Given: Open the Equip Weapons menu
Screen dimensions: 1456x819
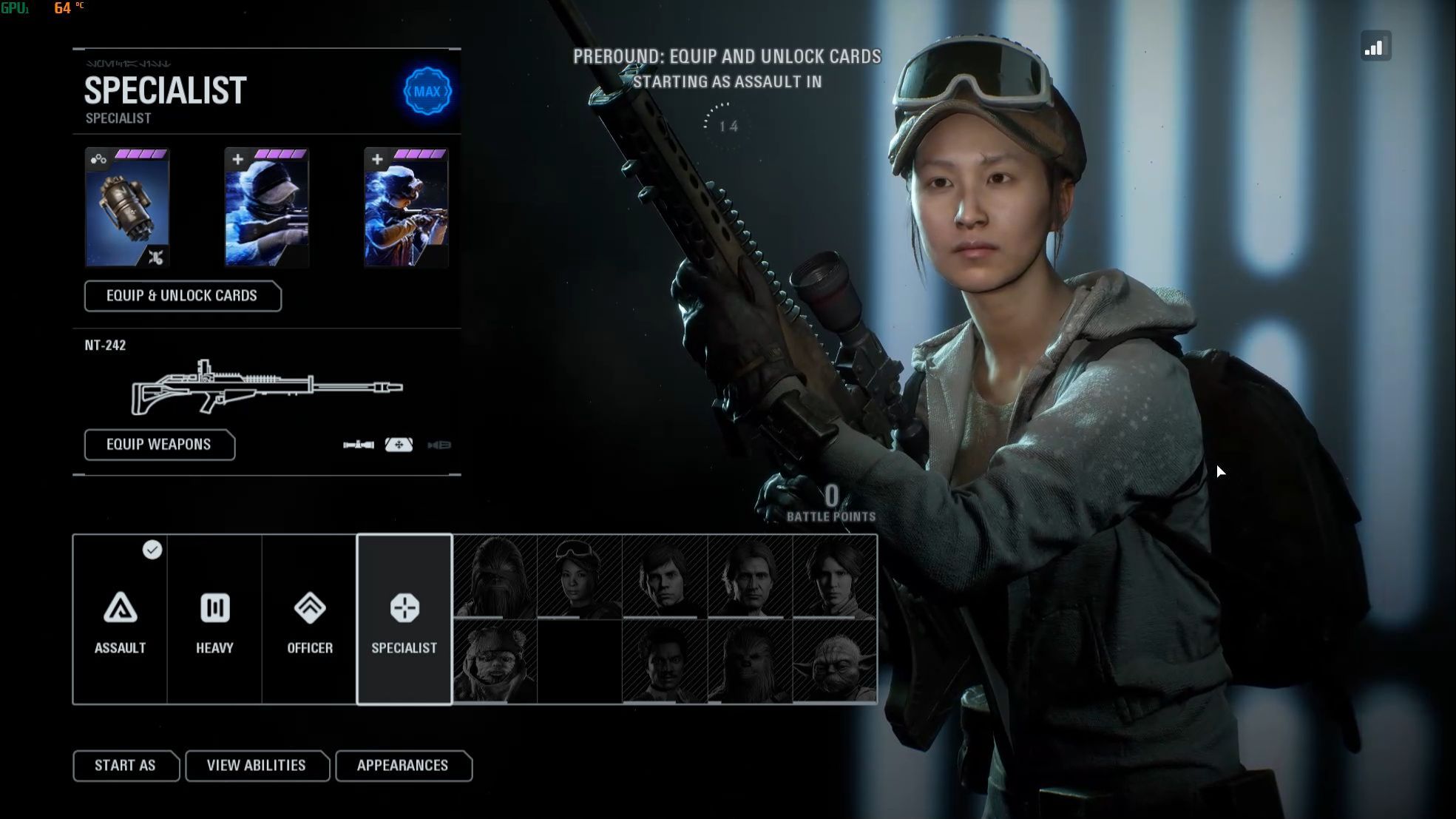Looking at the screenshot, I should [159, 445].
